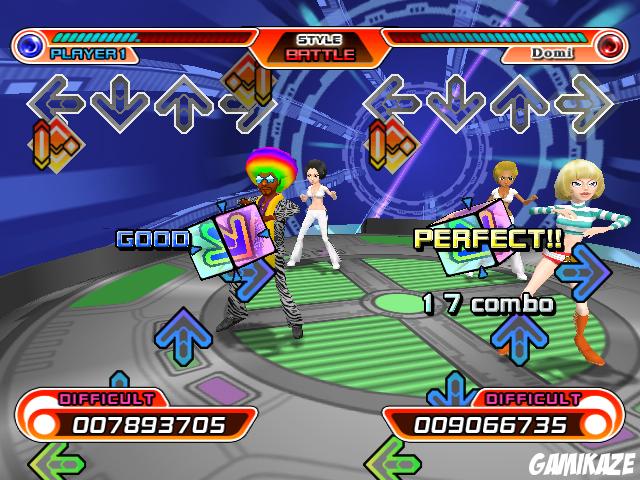This screenshot has width=640, height=480.
Task: Click the STYLE BATTLE badge
Action: tap(320, 47)
